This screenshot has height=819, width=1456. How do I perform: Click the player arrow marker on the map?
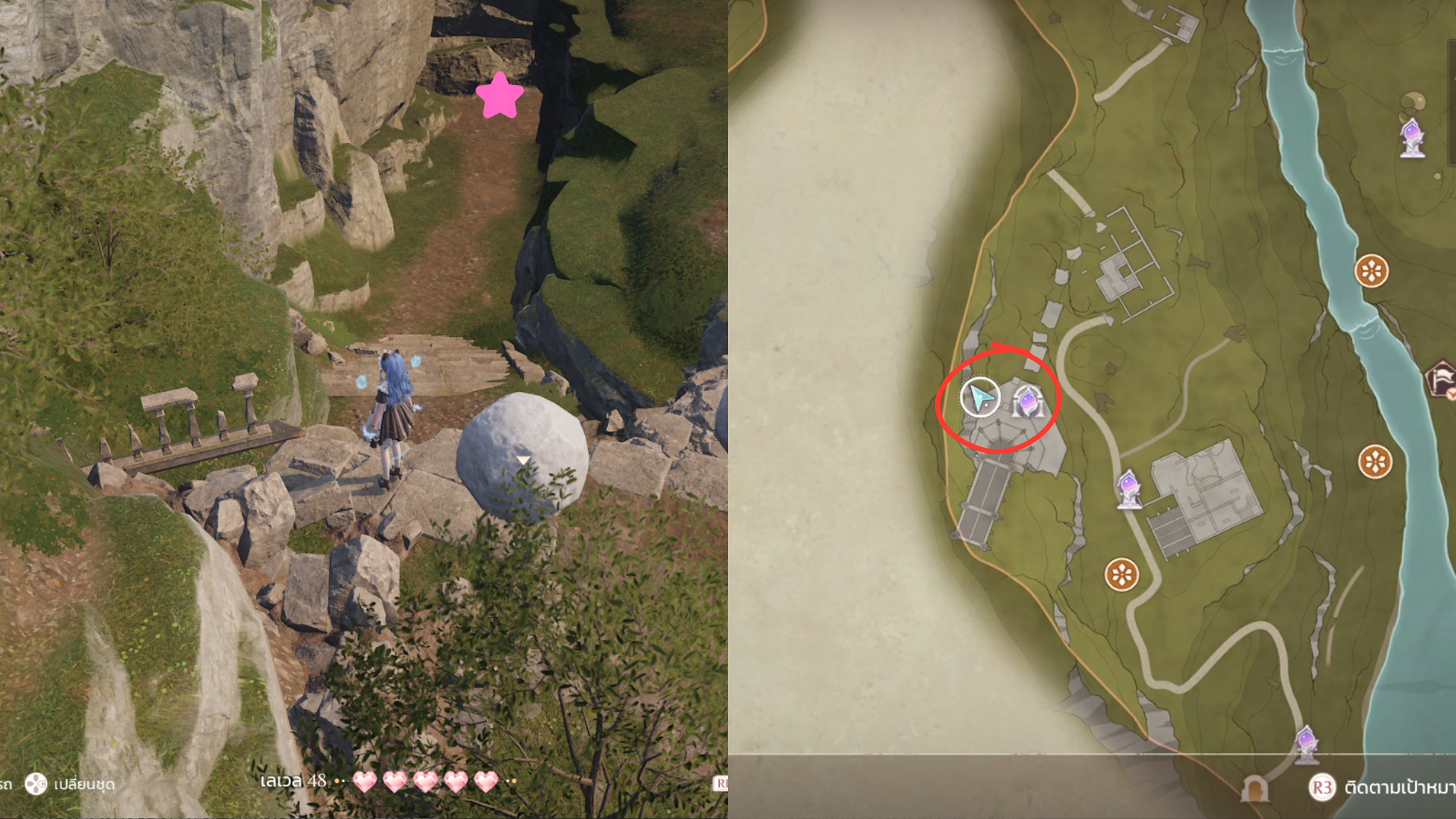(980, 397)
